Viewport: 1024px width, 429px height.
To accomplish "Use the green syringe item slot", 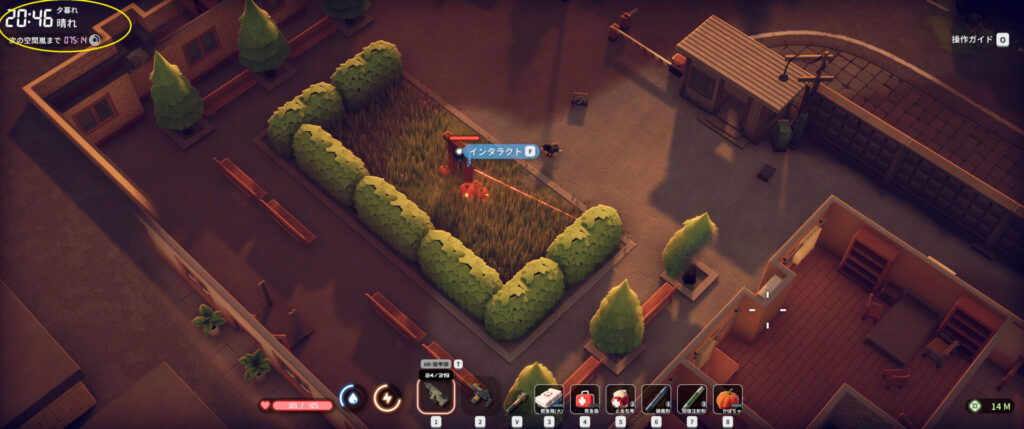I will 692,399.
